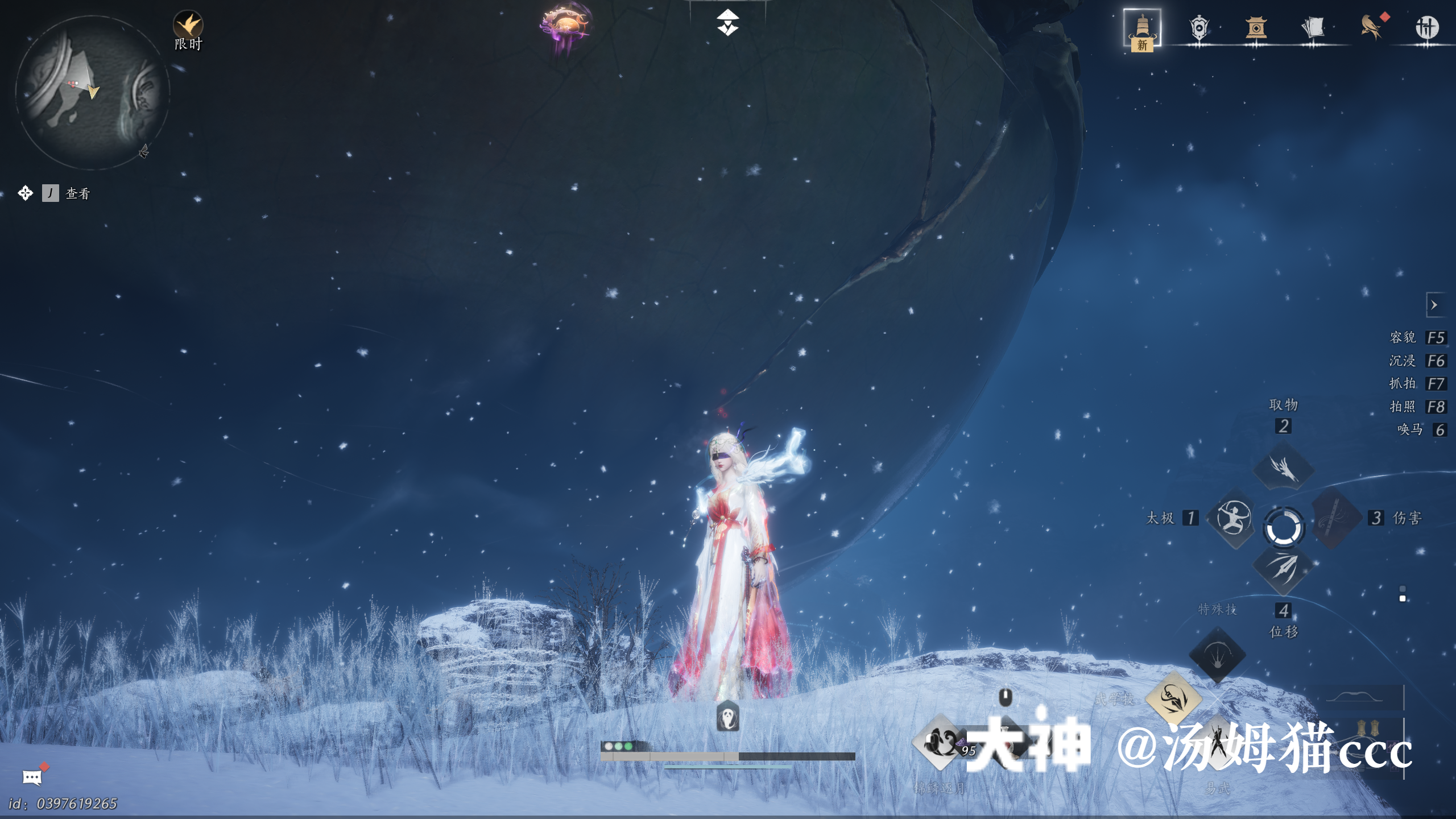Open the bell tower icon marked 新
1456x819 pixels.
pyautogui.click(x=1142, y=28)
